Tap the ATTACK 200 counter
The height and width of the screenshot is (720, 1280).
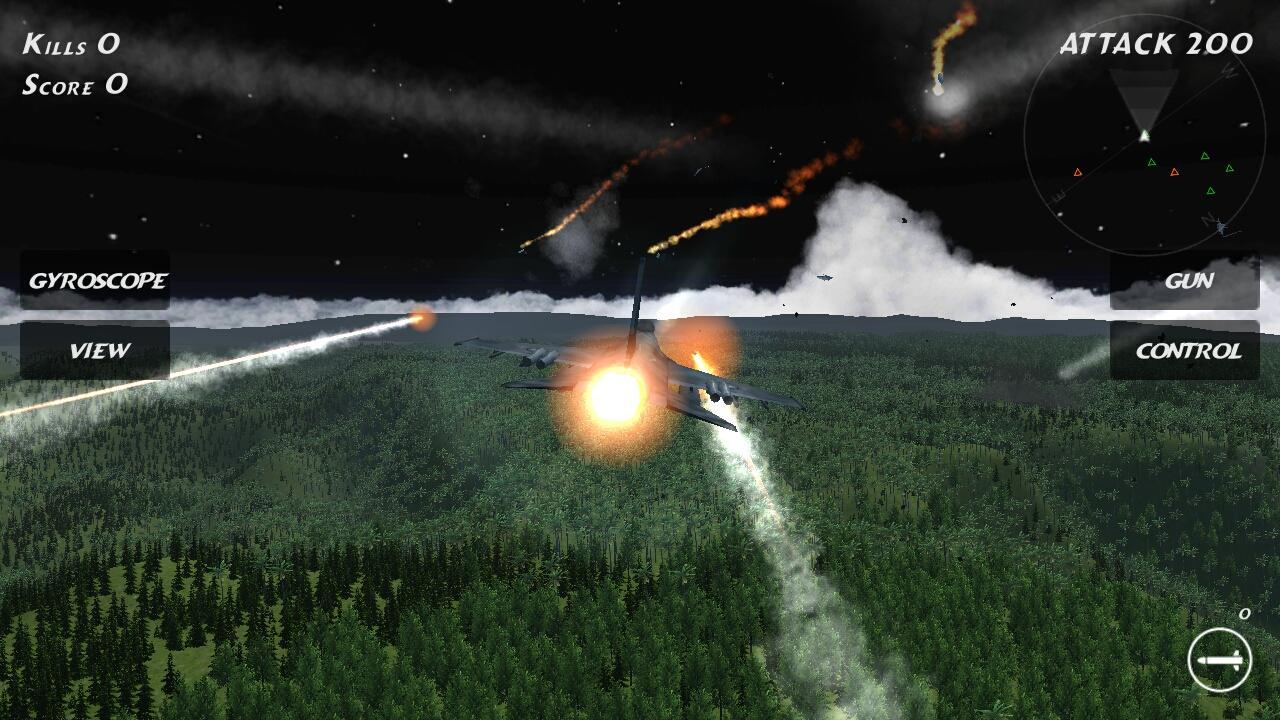tap(1155, 42)
